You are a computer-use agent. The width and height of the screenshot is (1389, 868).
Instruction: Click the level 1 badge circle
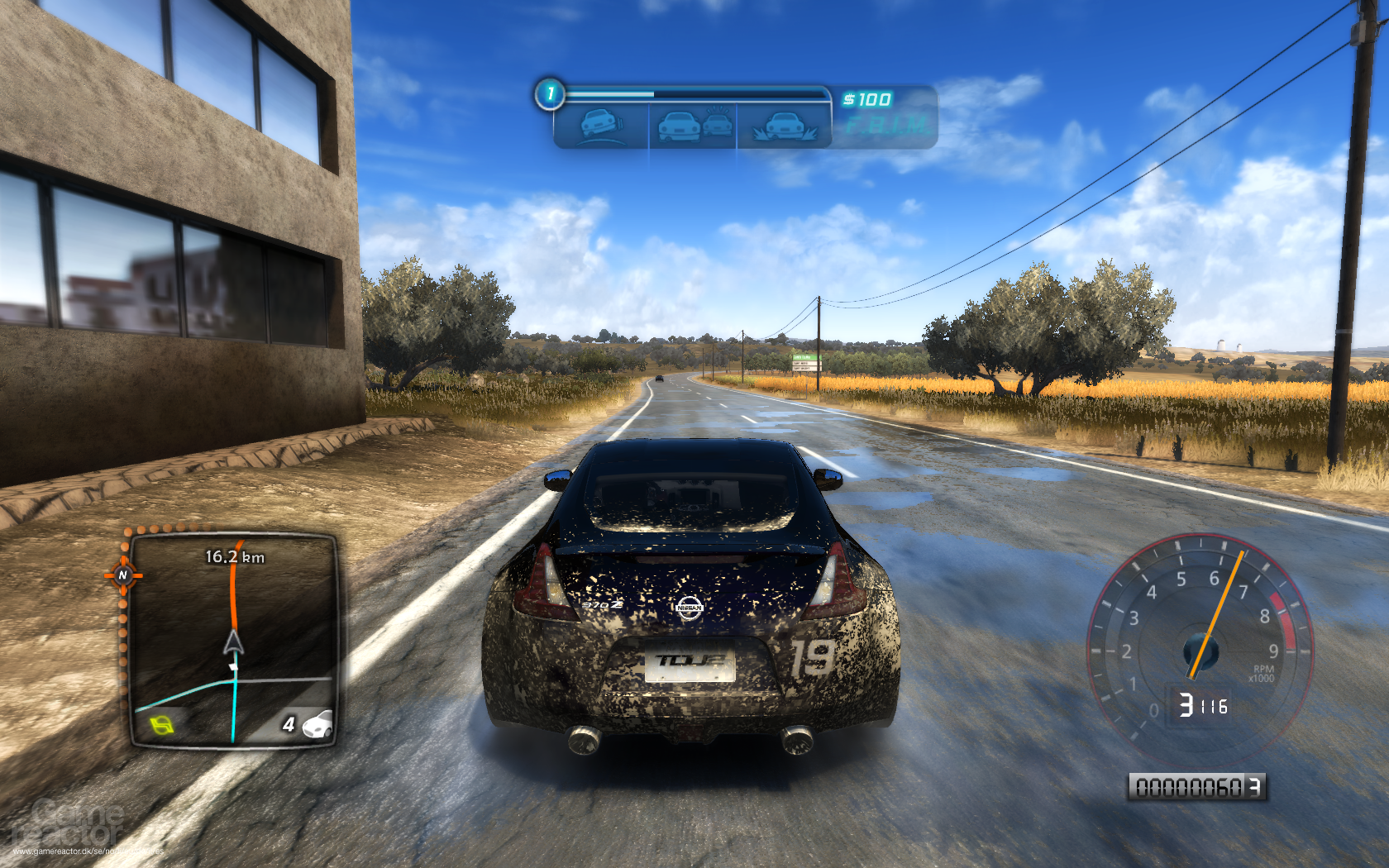(548, 93)
